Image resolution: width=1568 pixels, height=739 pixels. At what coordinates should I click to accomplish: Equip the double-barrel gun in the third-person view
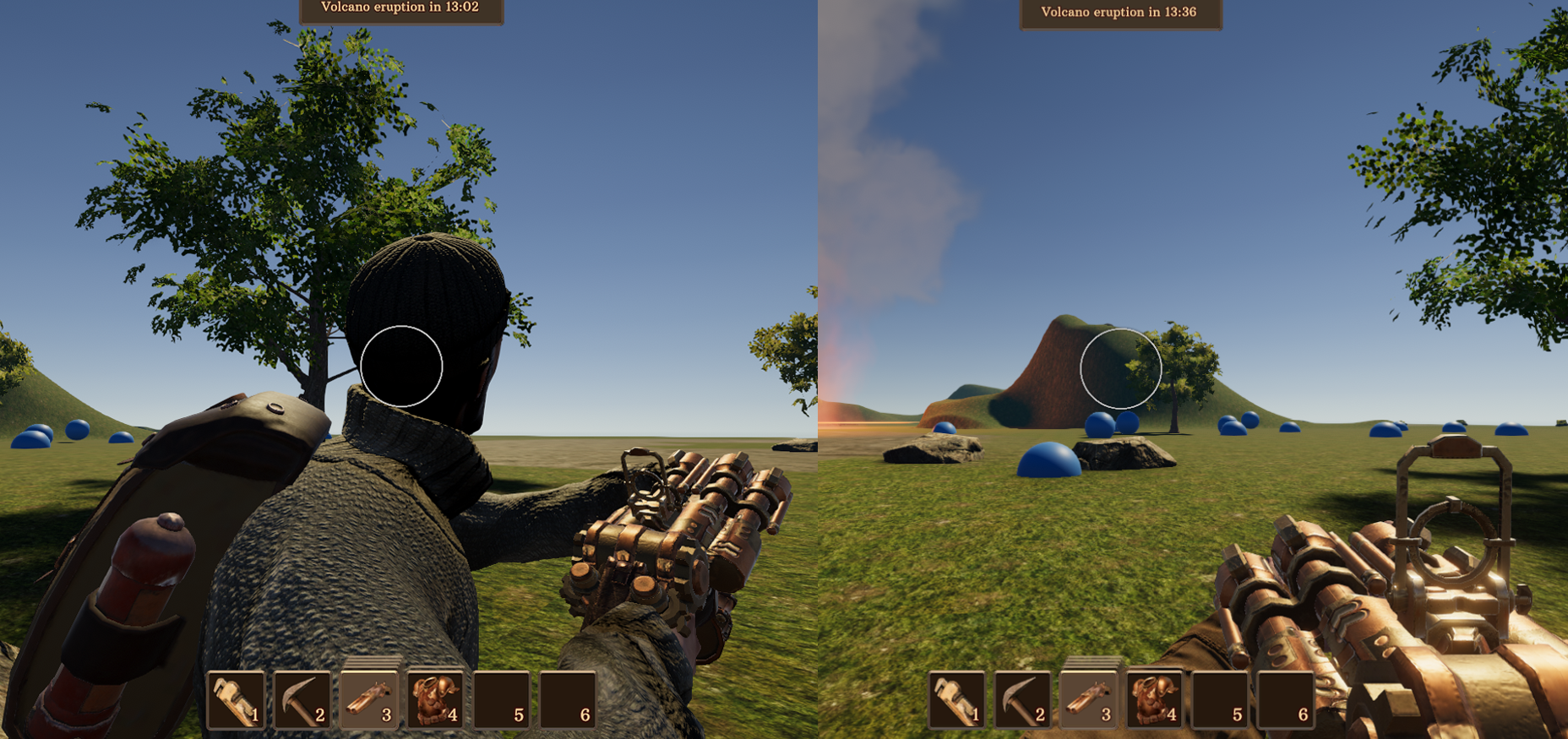368,699
